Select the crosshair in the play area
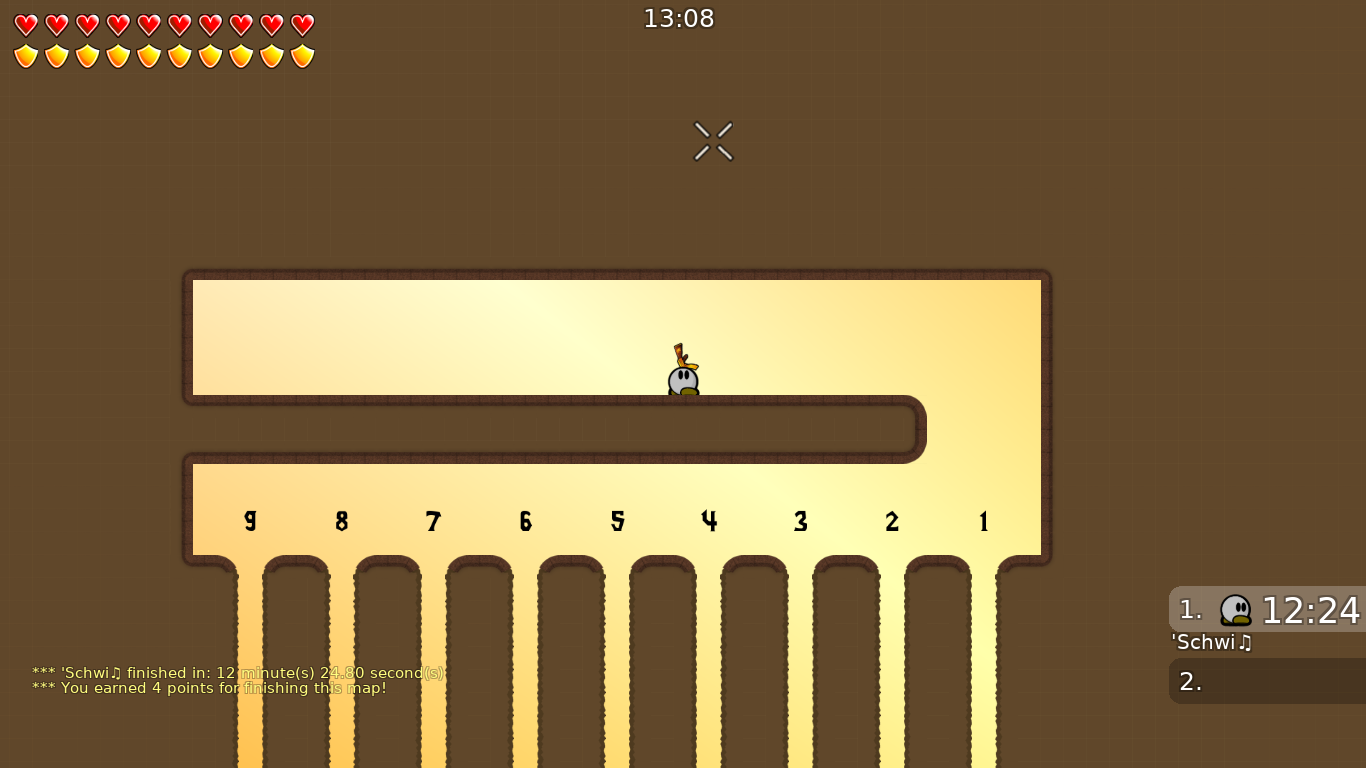This screenshot has height=768, width=1366. click(x=713, y=140)
